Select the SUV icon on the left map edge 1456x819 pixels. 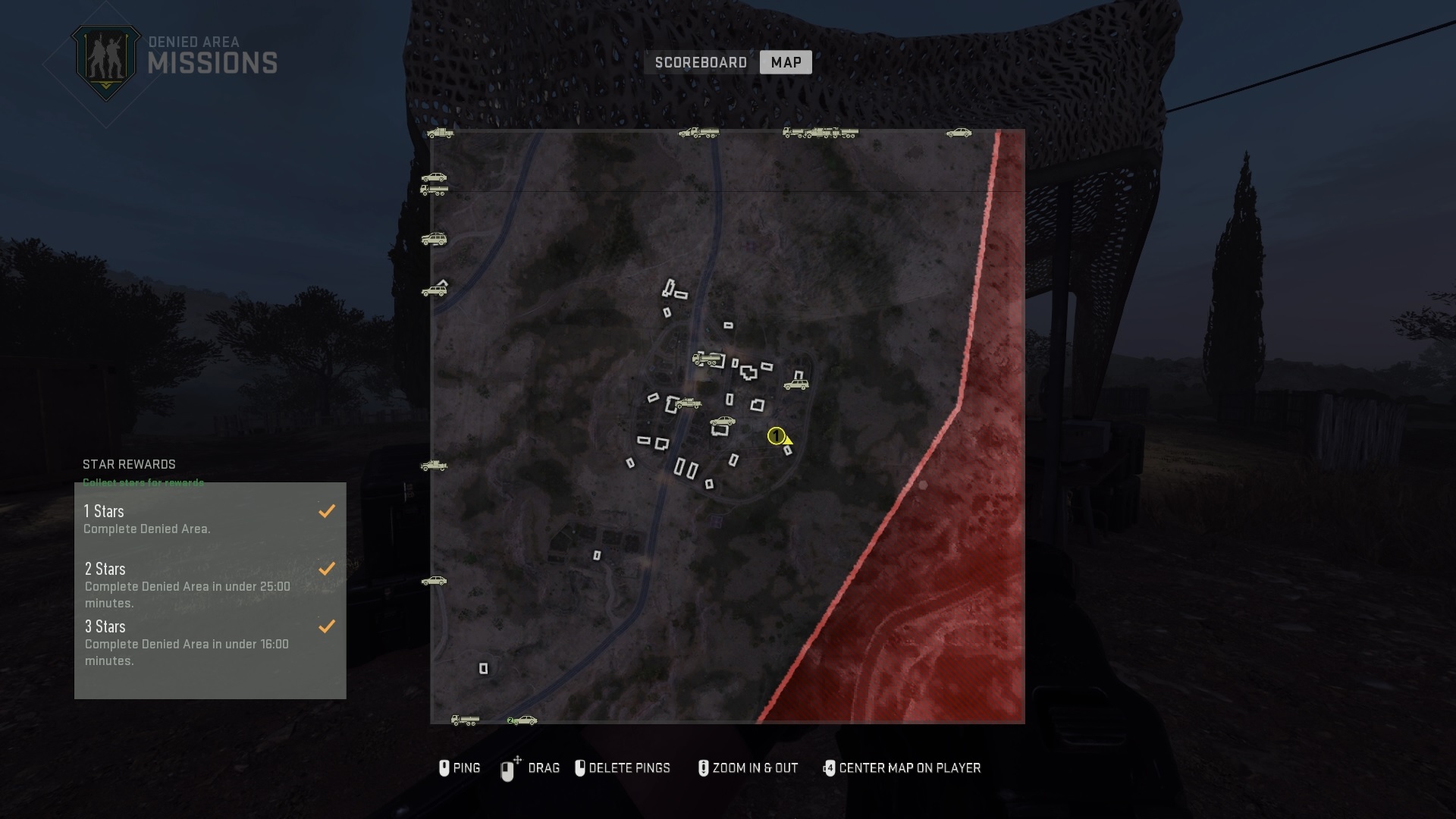433,238
